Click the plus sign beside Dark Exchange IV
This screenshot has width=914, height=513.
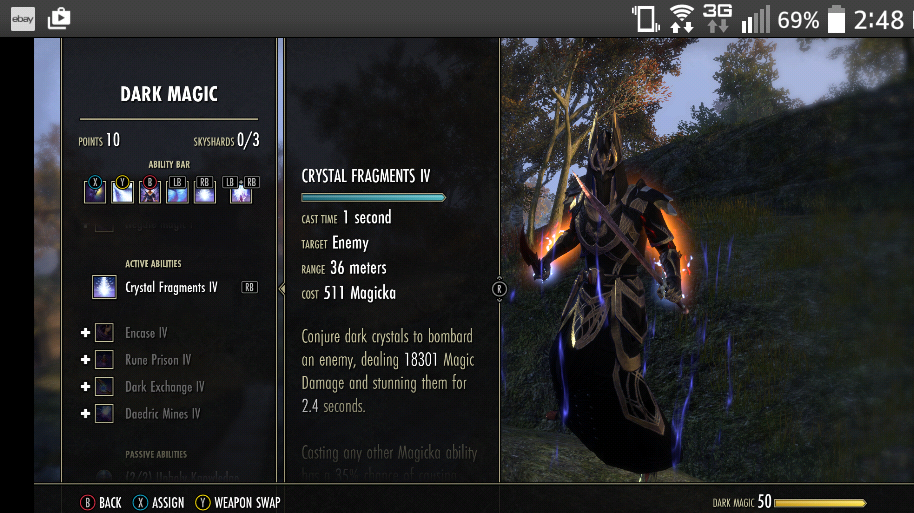point(86,387)
